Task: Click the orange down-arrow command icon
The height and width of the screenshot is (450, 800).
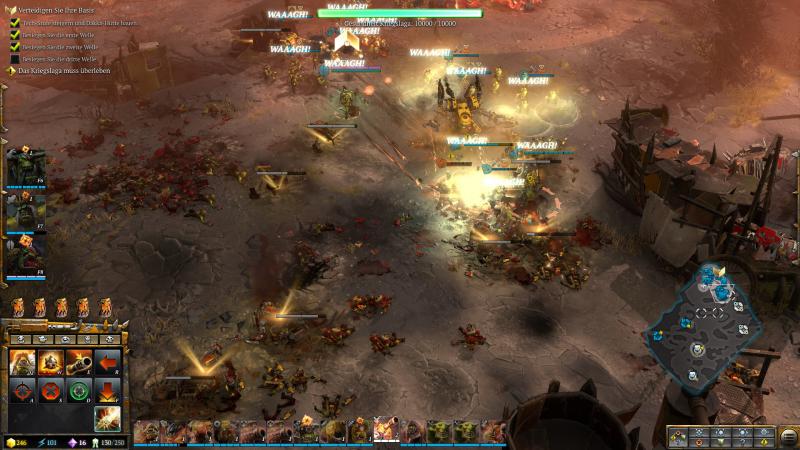Action: point(107,390)
